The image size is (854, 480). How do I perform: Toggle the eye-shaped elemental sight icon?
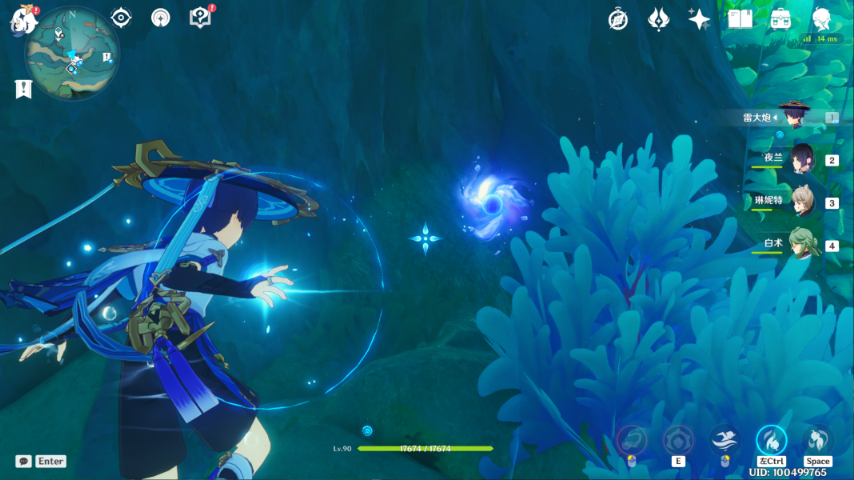[121, 17]
